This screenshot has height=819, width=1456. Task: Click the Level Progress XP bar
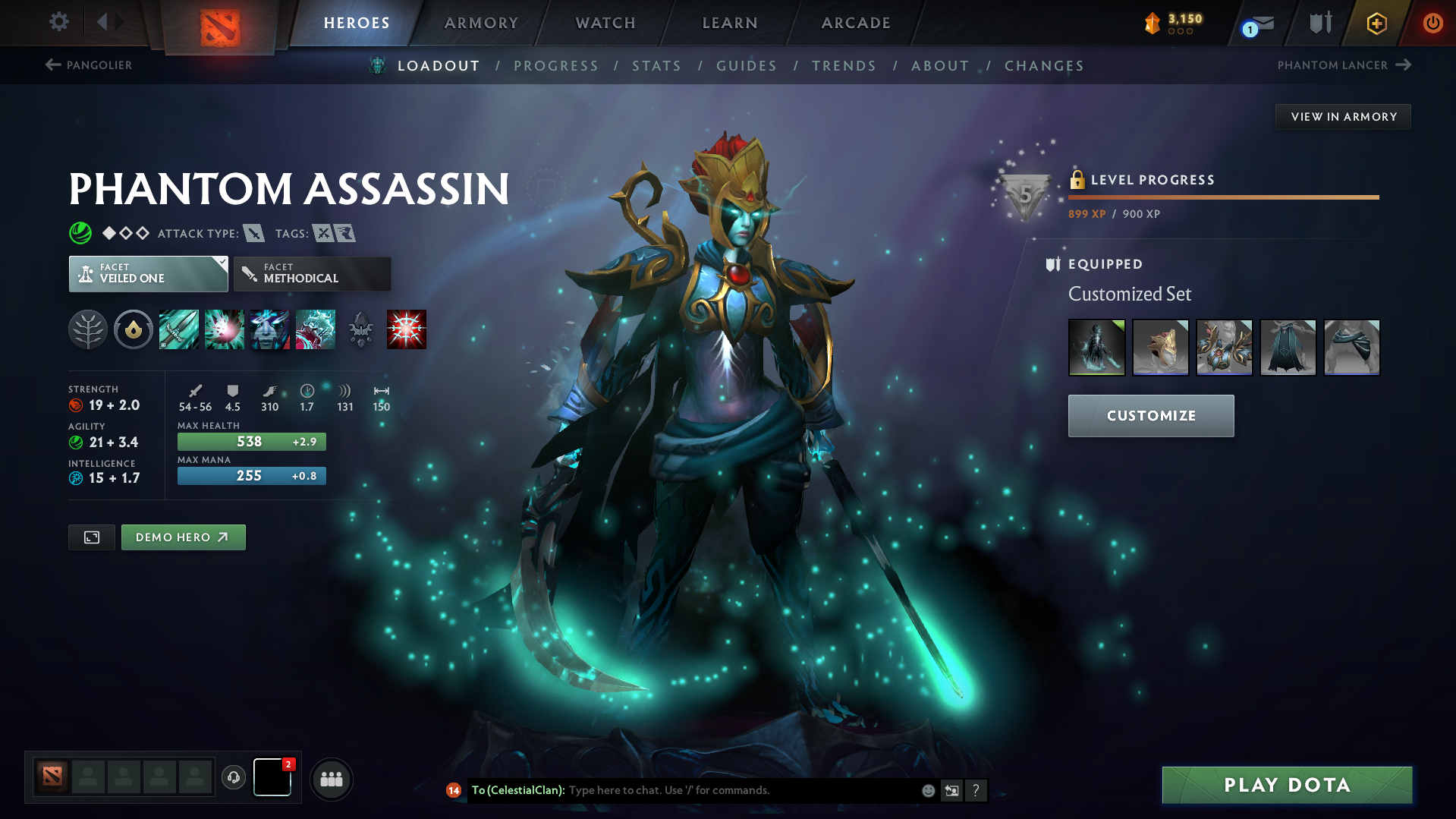coord(1222,198)
